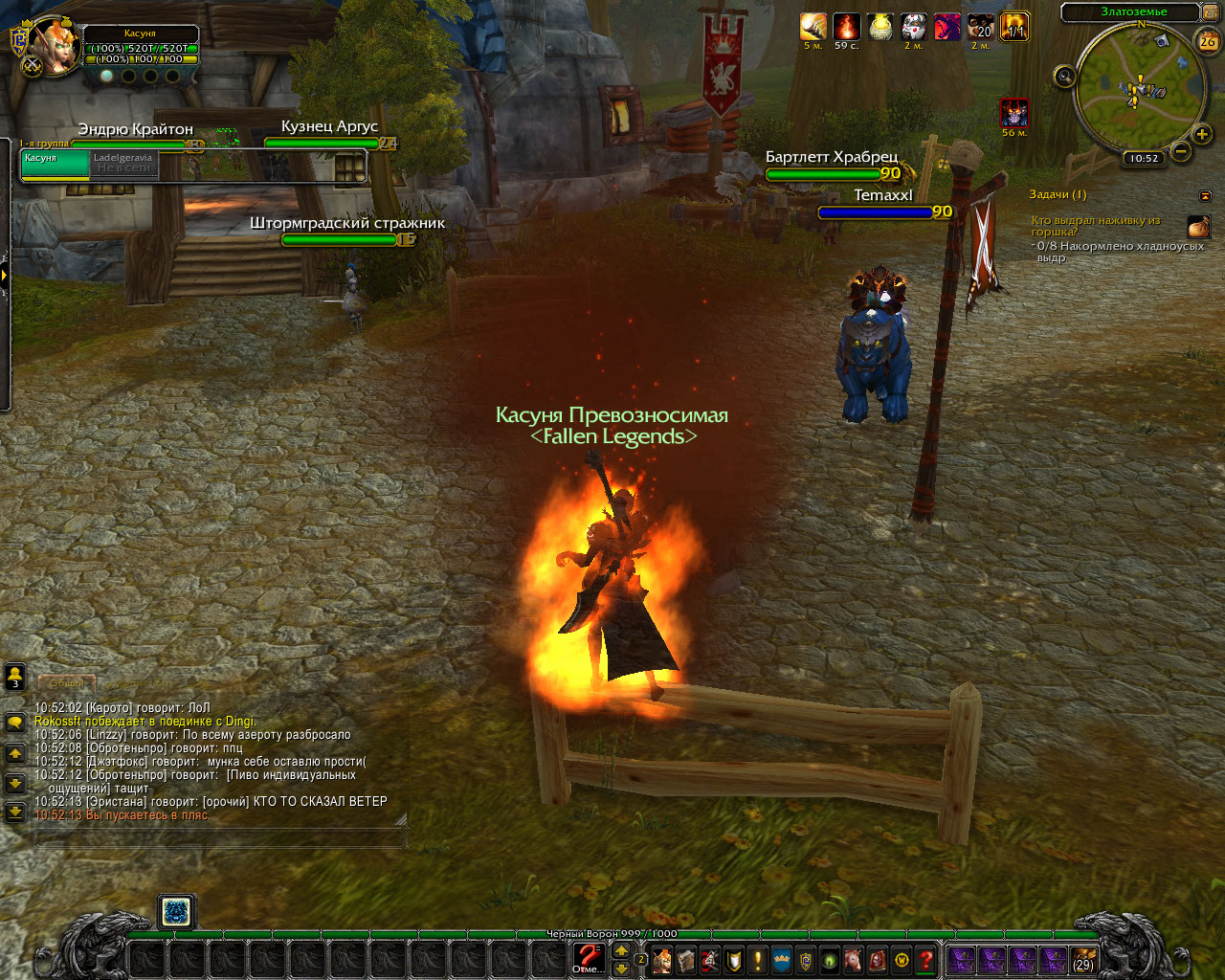This screenshot has width=1225, height=980.
Task: Open the quest log exclamation mark button
Action: click(758, 959)
